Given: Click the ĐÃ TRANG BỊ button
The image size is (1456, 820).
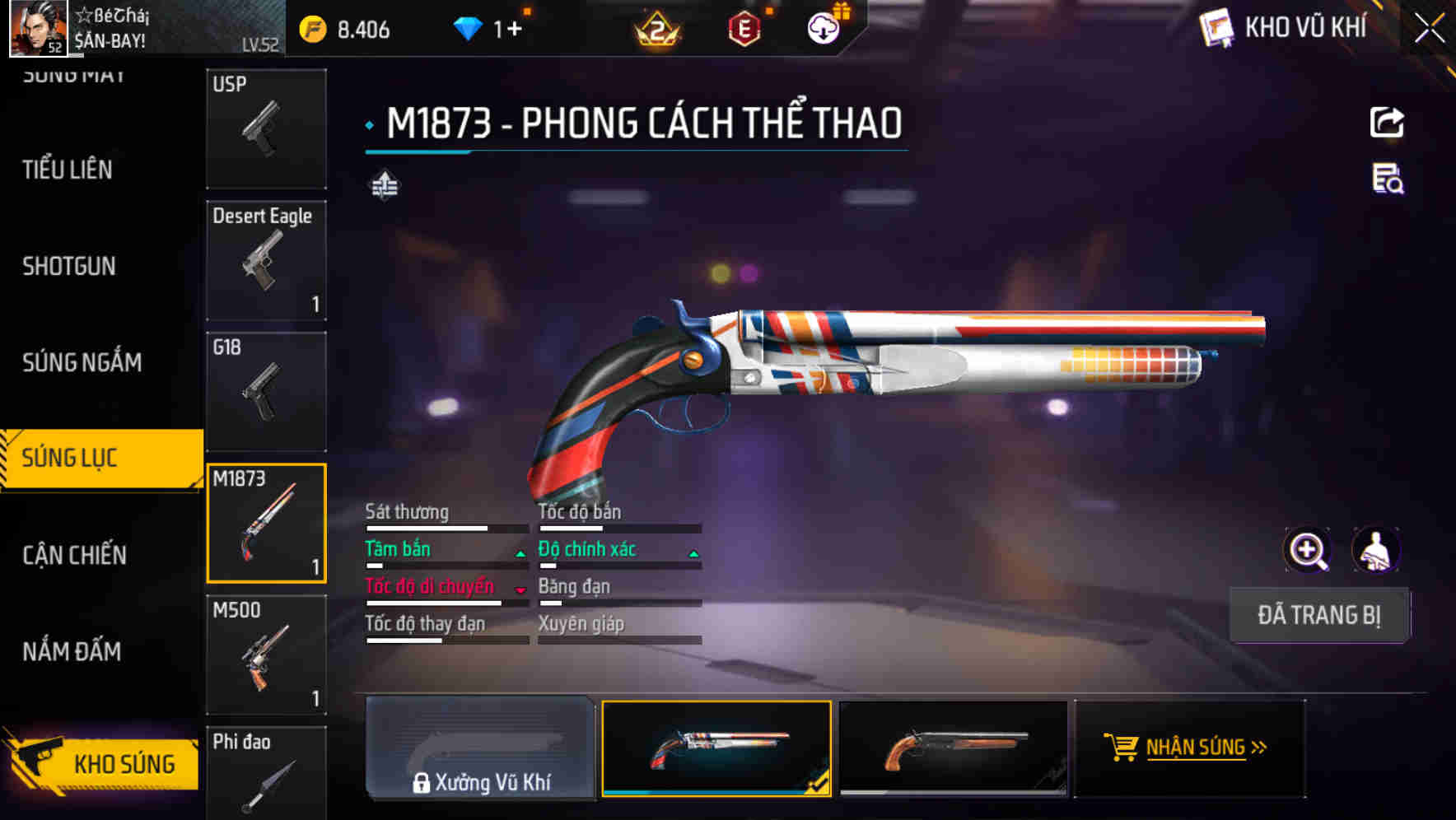Looking at the screenshot, I should pyautogui.click(x=1318, y=615).
